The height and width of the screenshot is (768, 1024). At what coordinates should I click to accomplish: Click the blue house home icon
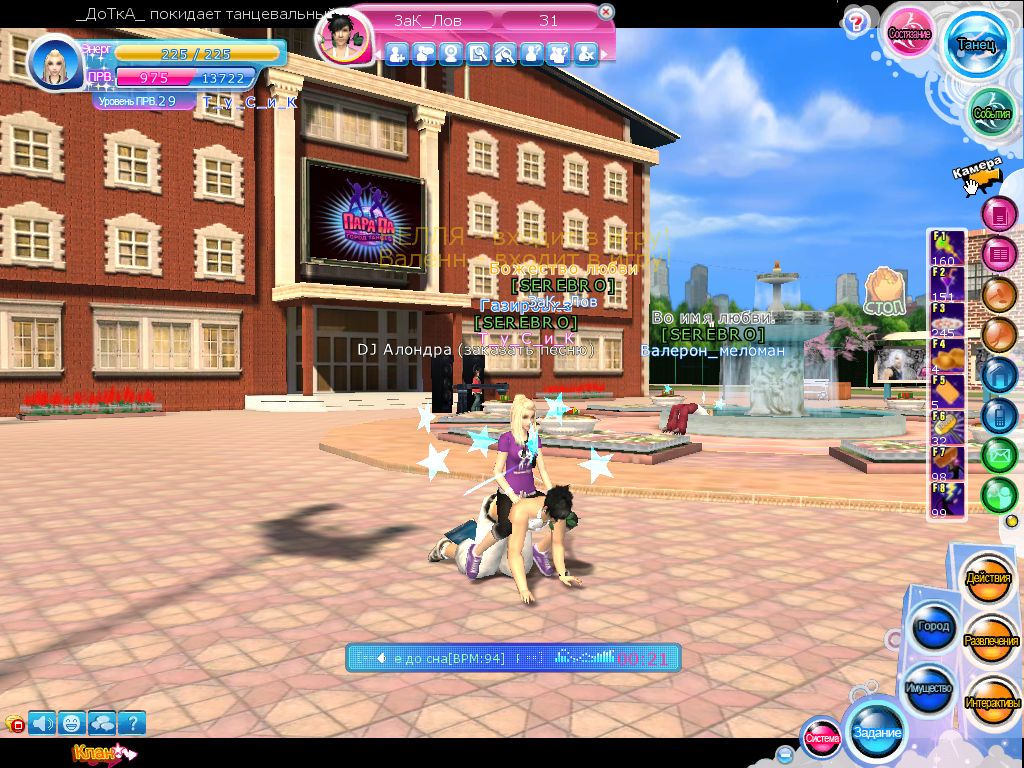point(998,374)
